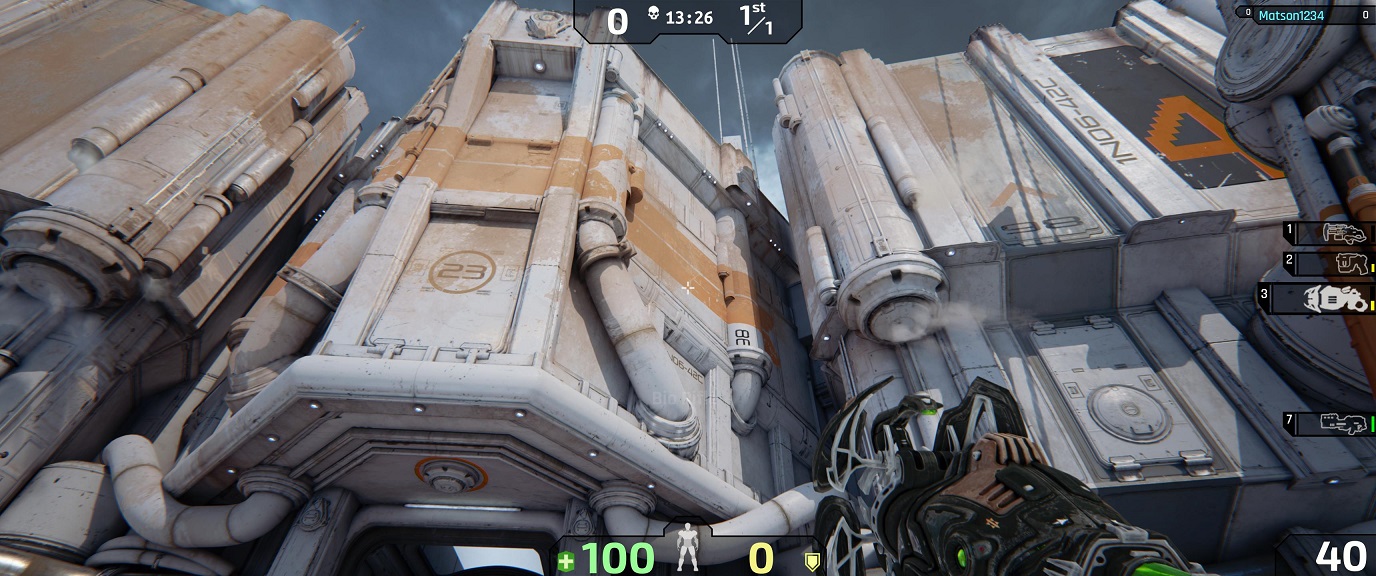Viewport: 1376px width, 576px height.
Task: Click the Matson1234 scoreboard row
Action: point(1304,15)
